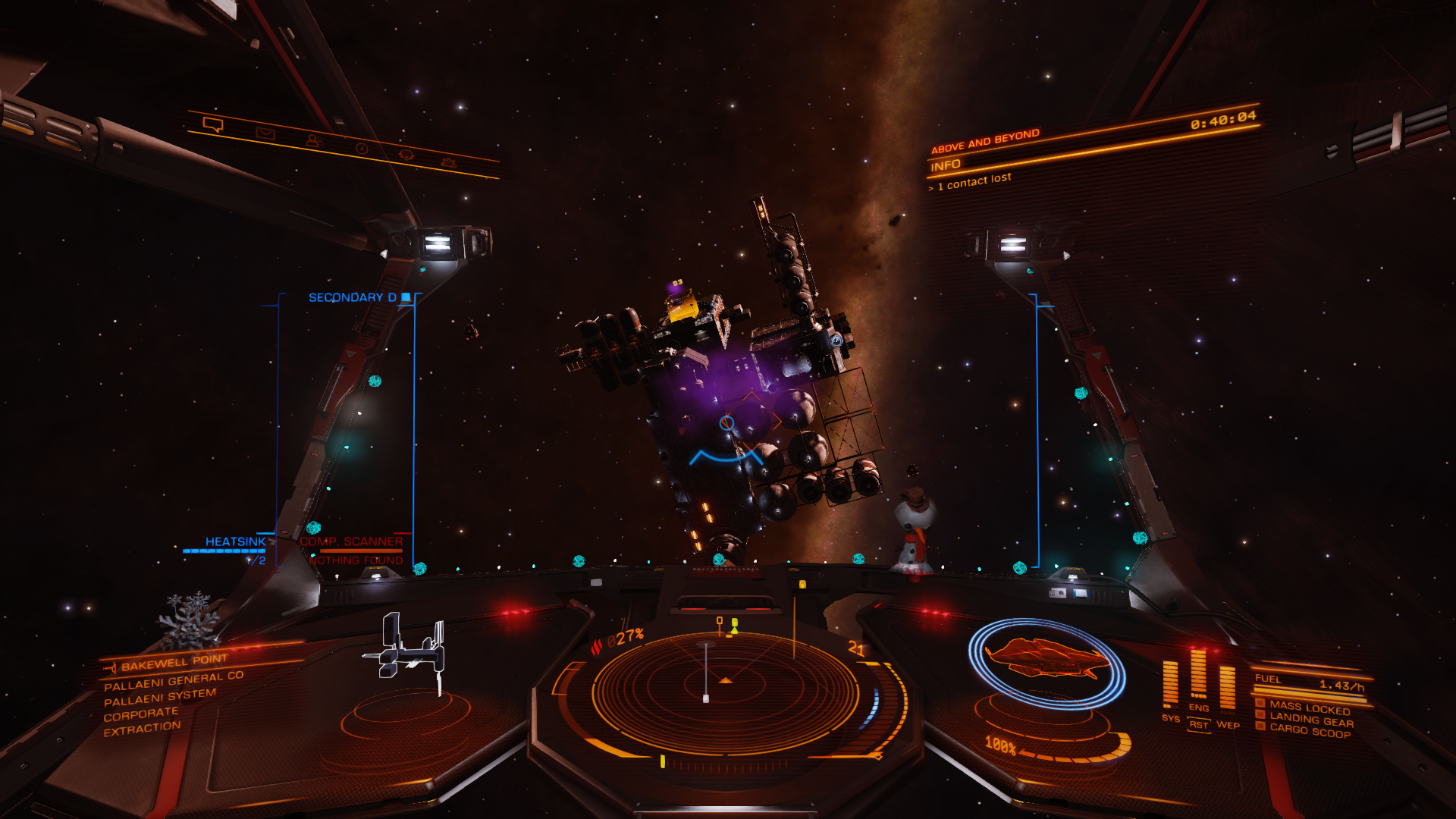Open the comms chat speech bubble icon
1456x819 pixels.
pyautogui.click(x=213, y=124)
